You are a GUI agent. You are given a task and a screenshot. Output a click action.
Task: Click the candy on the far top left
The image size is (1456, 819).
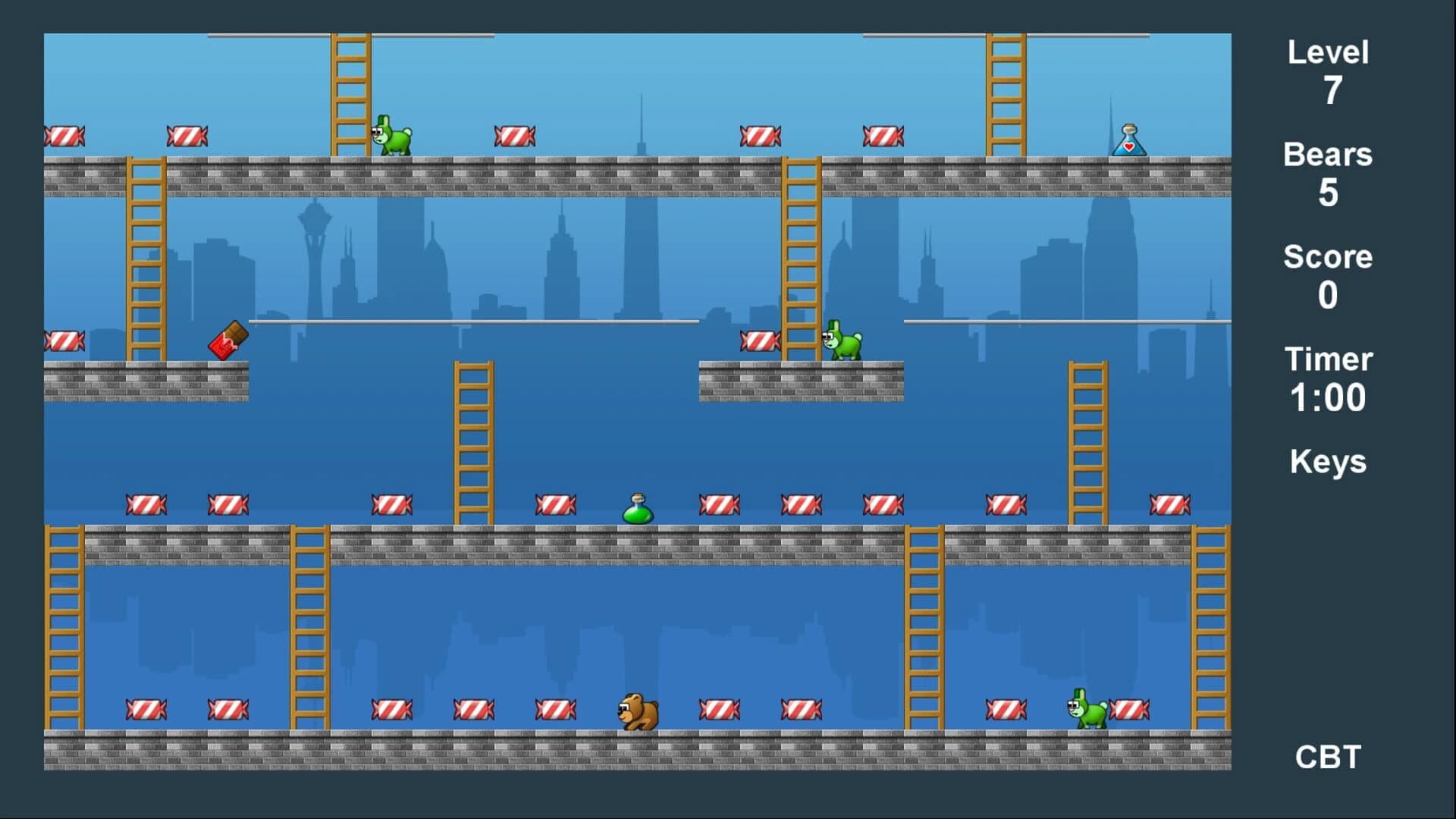tap(65, 135)
